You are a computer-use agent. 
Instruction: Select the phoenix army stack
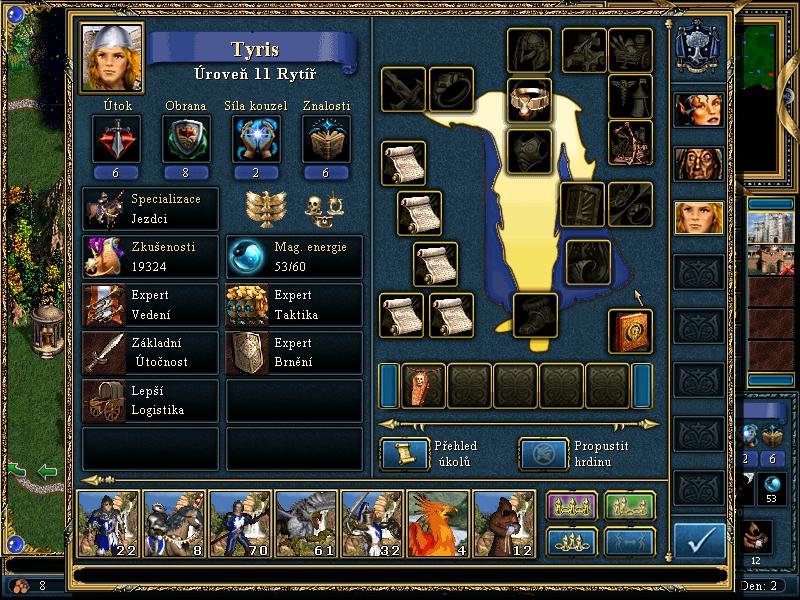point(438,524)
